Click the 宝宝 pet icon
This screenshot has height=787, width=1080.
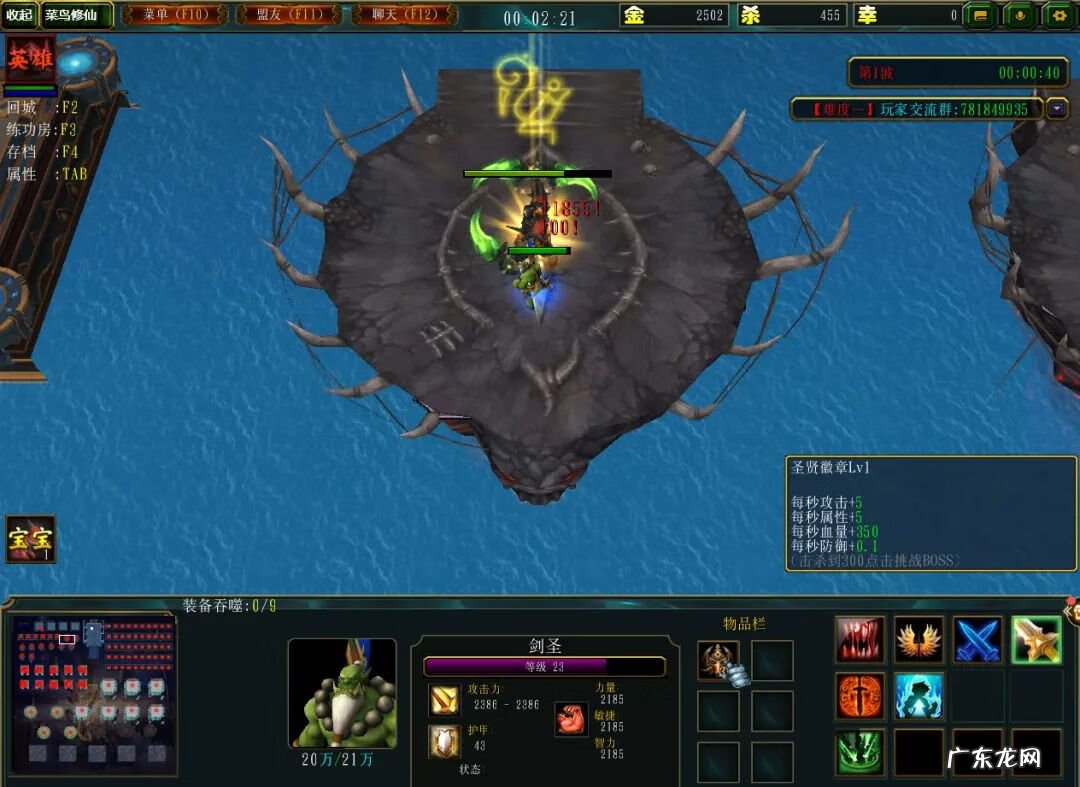[x=30, y=540]
